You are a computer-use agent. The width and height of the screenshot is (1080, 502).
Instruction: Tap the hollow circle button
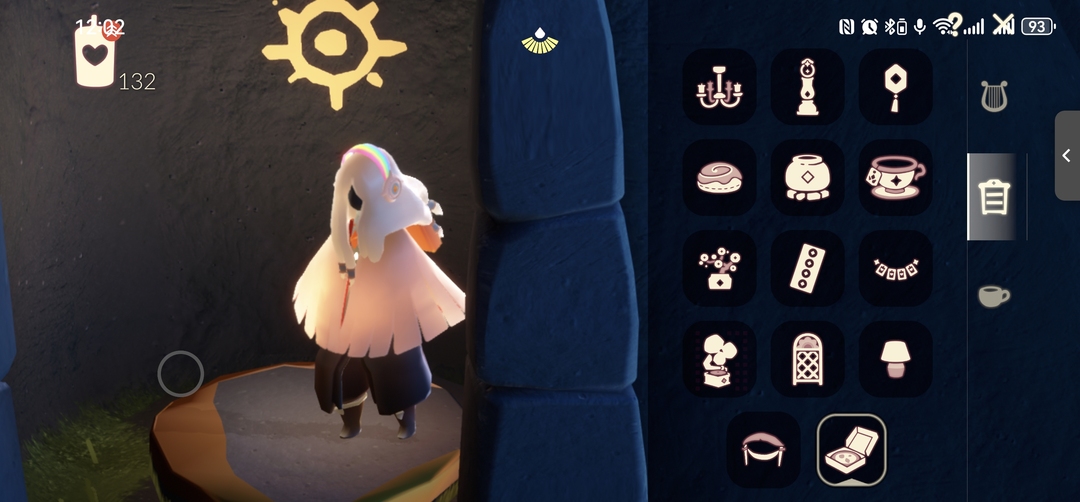(181, 374)
